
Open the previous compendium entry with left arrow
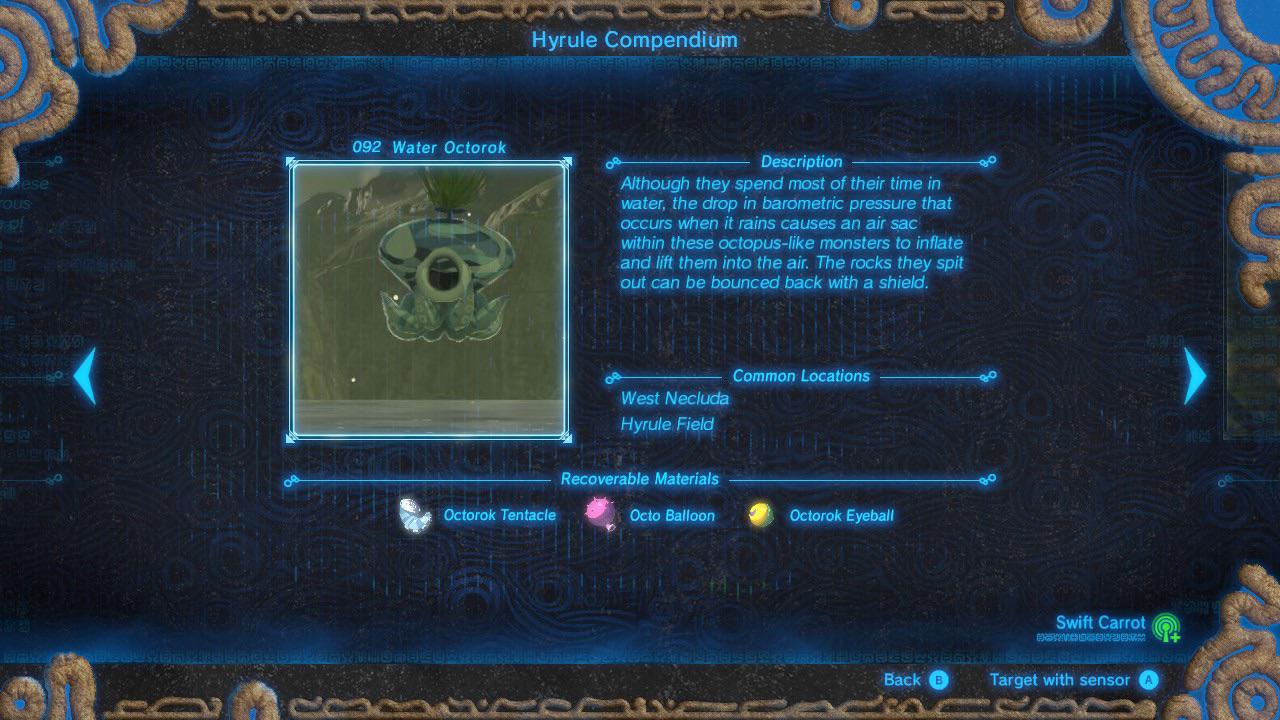[86, 376]
